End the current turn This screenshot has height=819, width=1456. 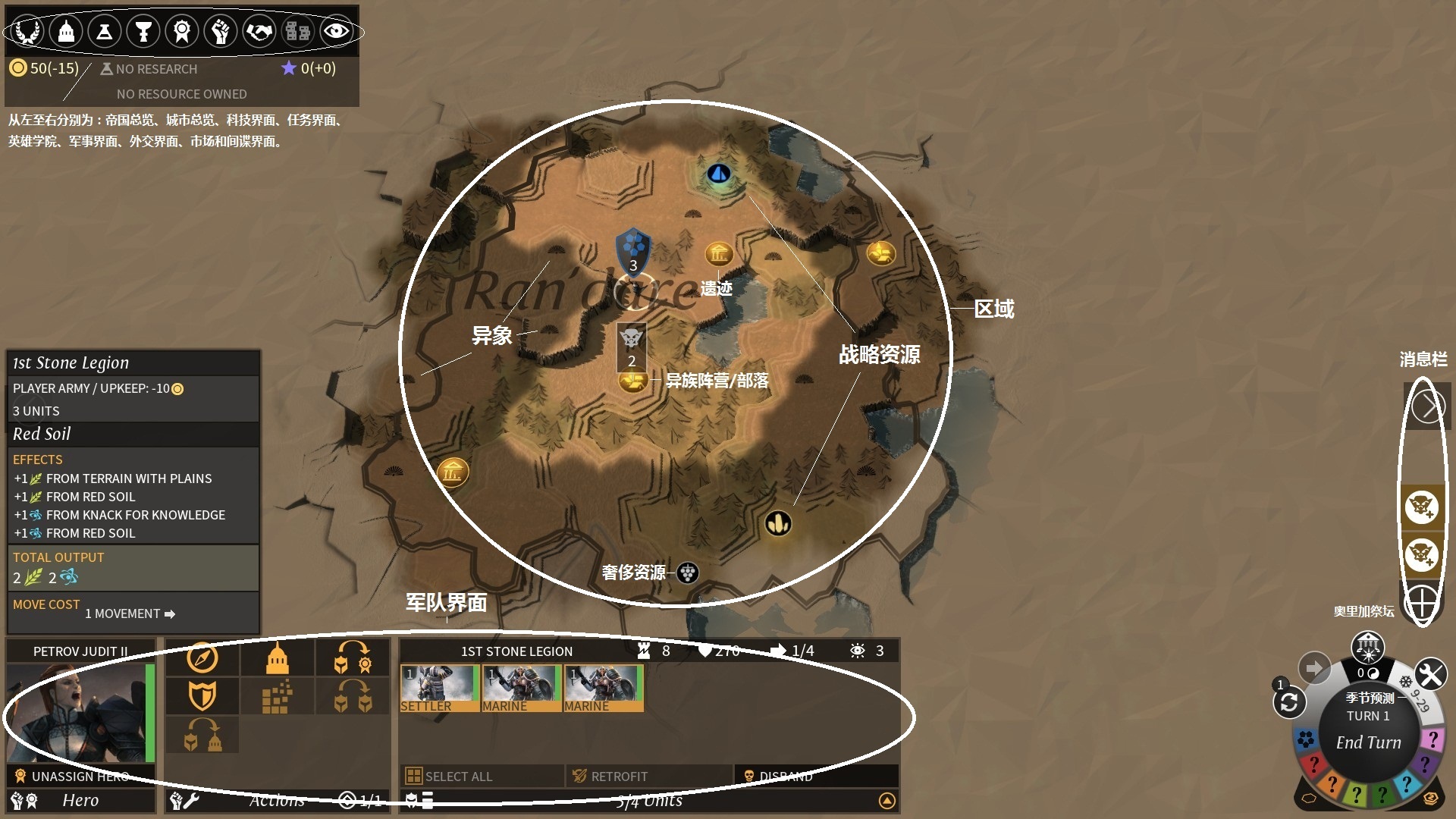pos(1368,742)
